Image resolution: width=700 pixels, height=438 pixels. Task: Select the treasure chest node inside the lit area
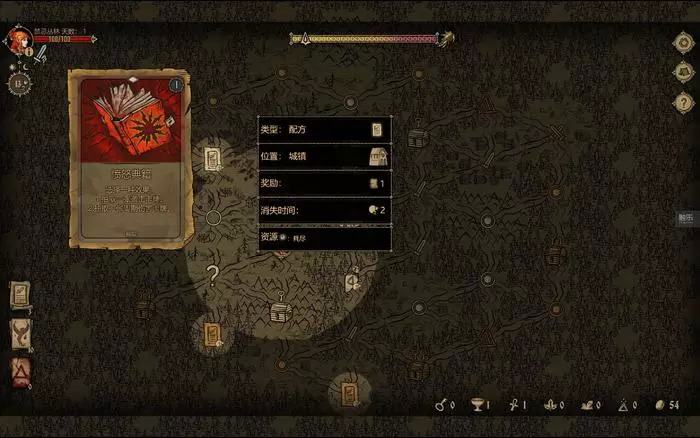(280, 312)
